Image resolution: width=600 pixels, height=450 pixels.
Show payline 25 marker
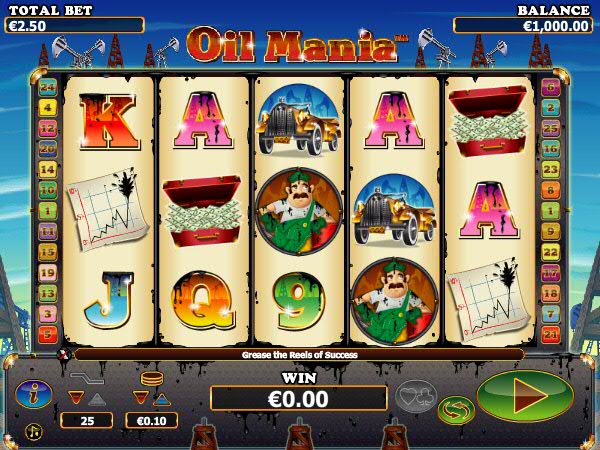pyautogui.click(x=550, y=128)
